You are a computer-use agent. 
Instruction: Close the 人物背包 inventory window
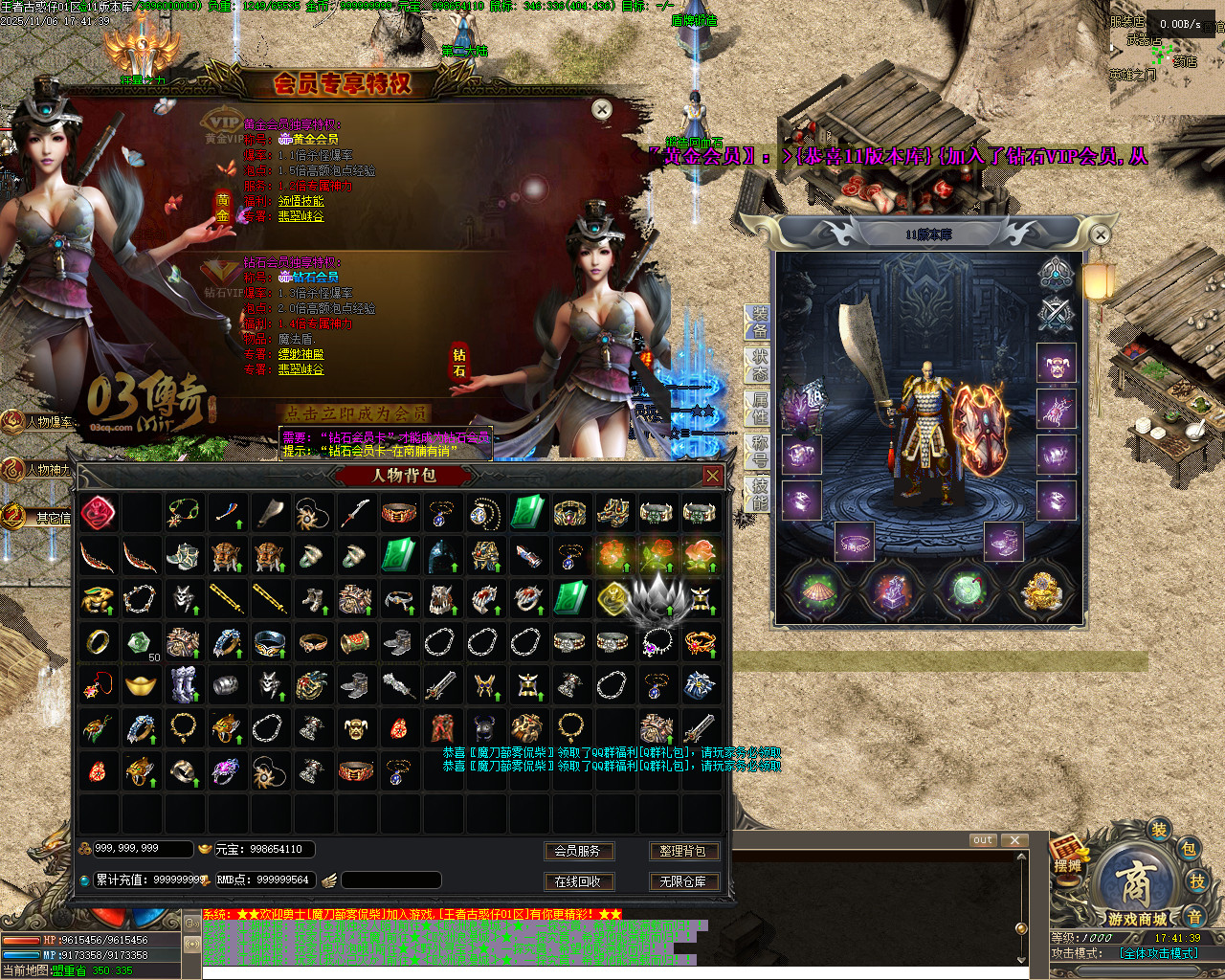click(x=712, y=476)
